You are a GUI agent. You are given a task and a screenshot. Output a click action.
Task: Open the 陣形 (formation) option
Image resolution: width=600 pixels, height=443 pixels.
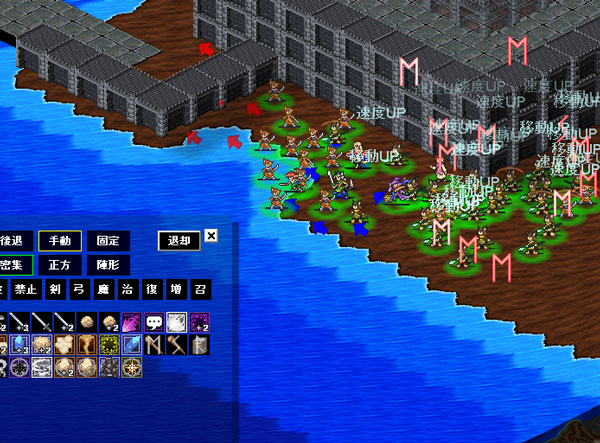[x=107, y=265]
